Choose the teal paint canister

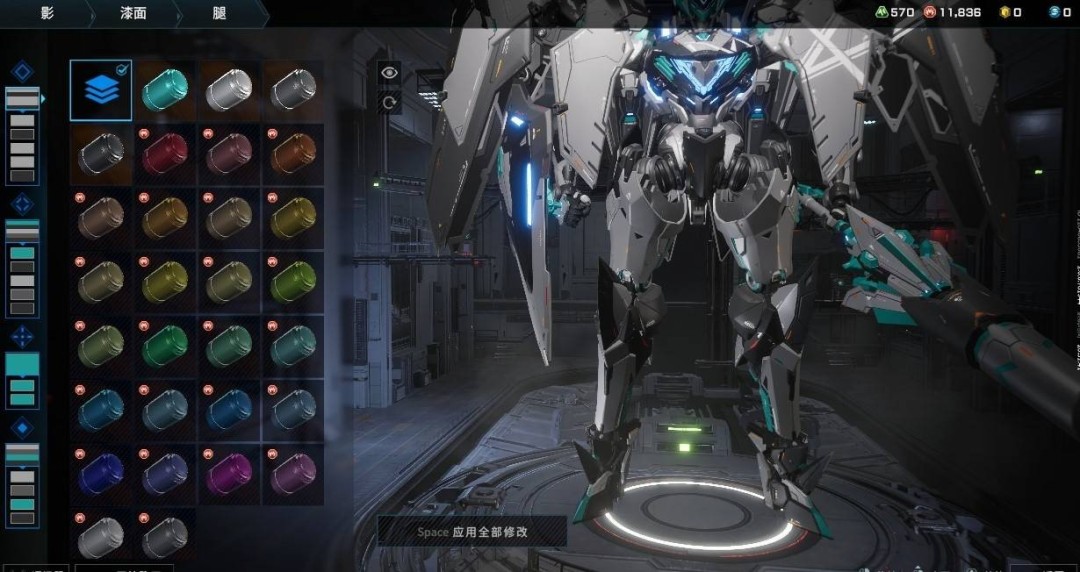(x=165, y=90)
